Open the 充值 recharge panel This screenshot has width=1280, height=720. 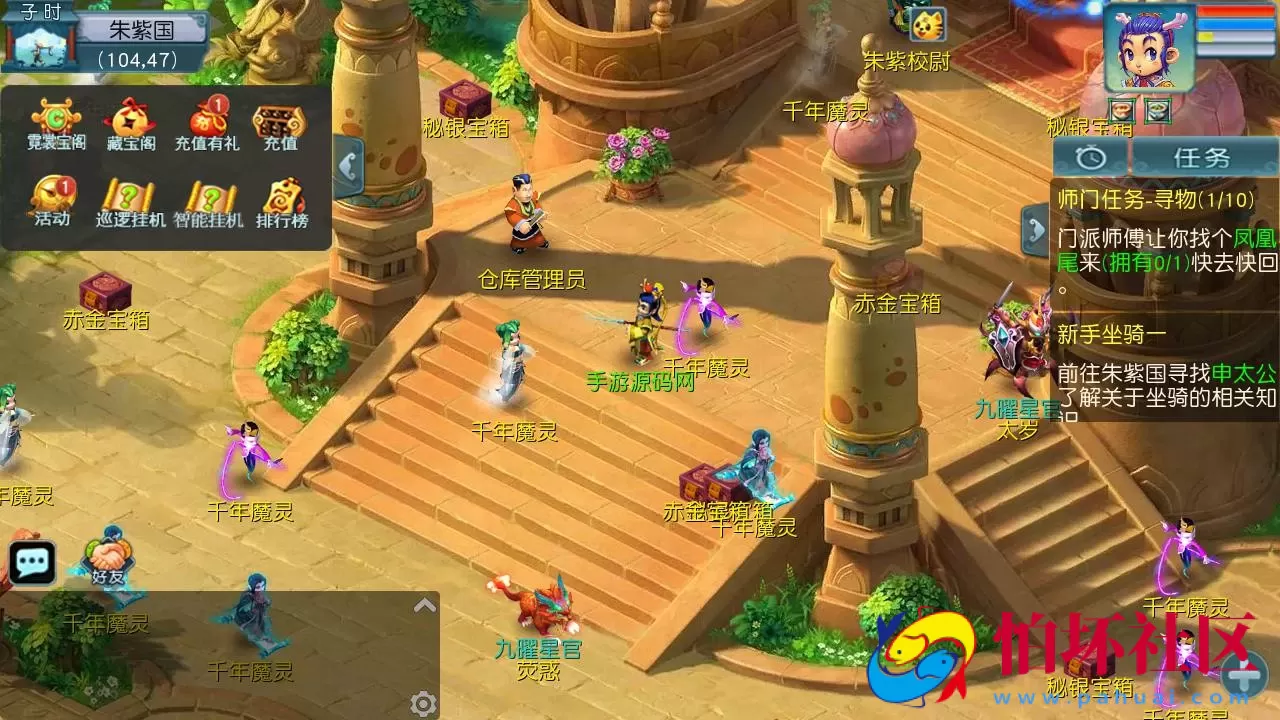(276, 122)
